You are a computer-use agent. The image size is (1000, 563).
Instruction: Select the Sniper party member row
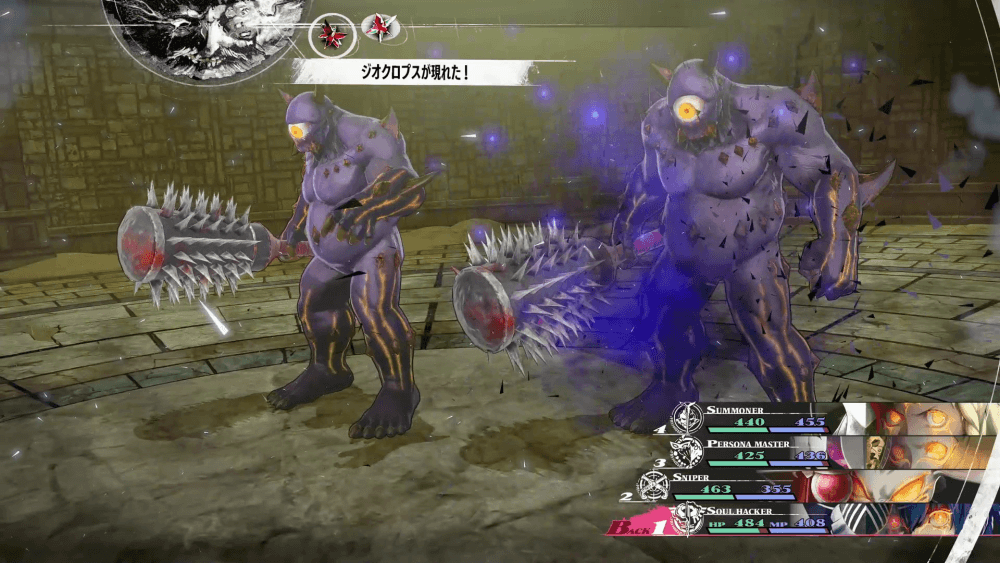click(x=740, y=486)
